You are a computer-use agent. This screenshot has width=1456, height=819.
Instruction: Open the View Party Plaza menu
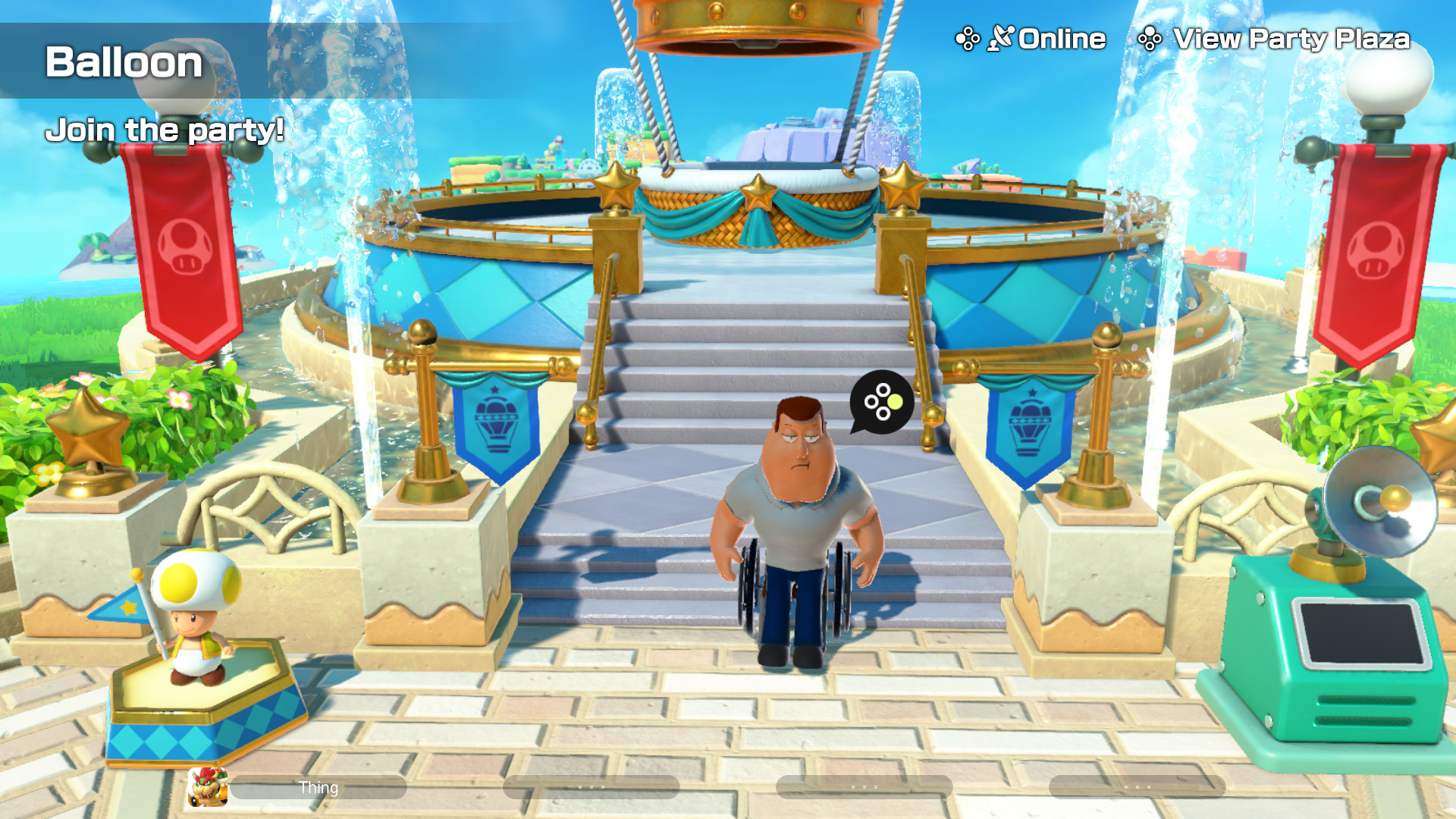(1291, 38)
